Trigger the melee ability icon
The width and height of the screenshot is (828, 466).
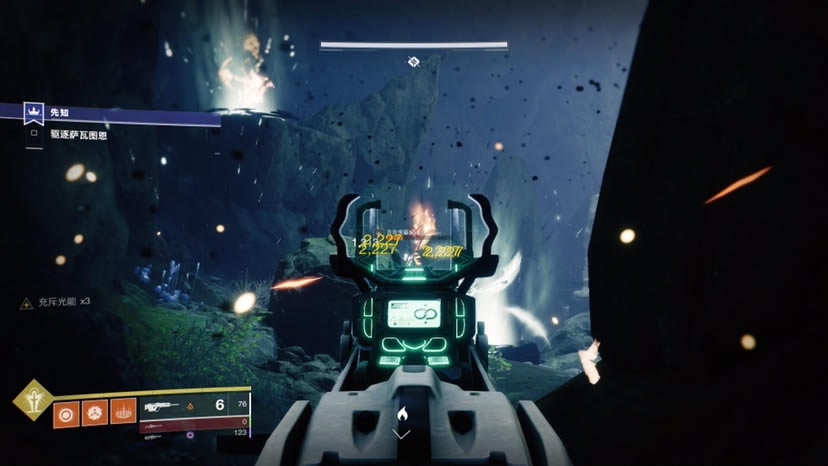[95, 411]
